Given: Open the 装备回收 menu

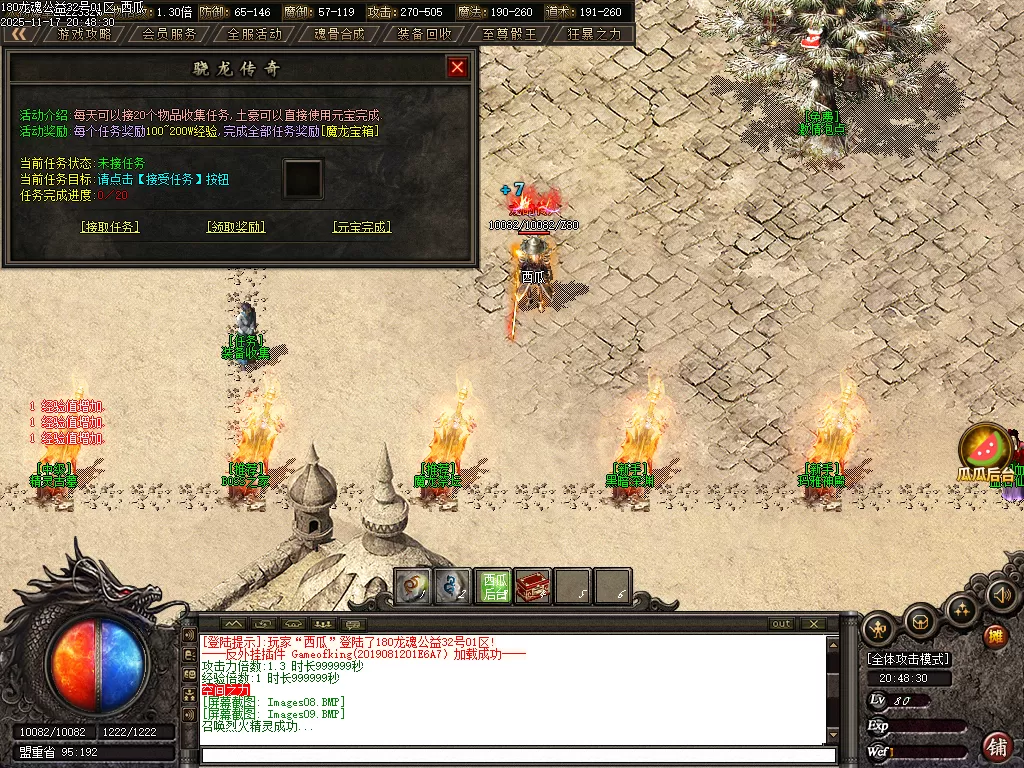Looking at the screenshot, I should [424, 33].
